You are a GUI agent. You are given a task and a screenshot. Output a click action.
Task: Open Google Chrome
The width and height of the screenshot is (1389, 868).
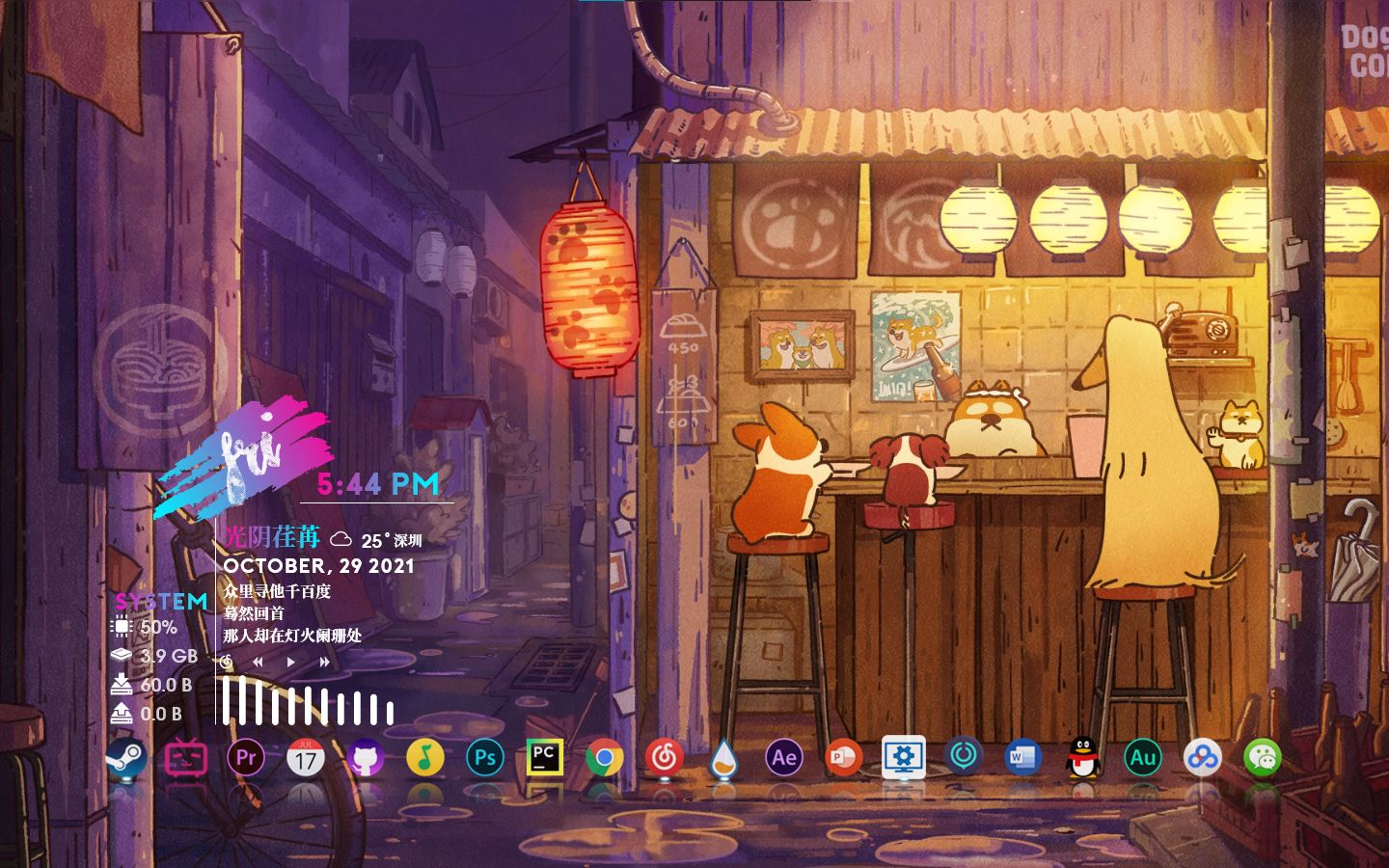point(606,759)
